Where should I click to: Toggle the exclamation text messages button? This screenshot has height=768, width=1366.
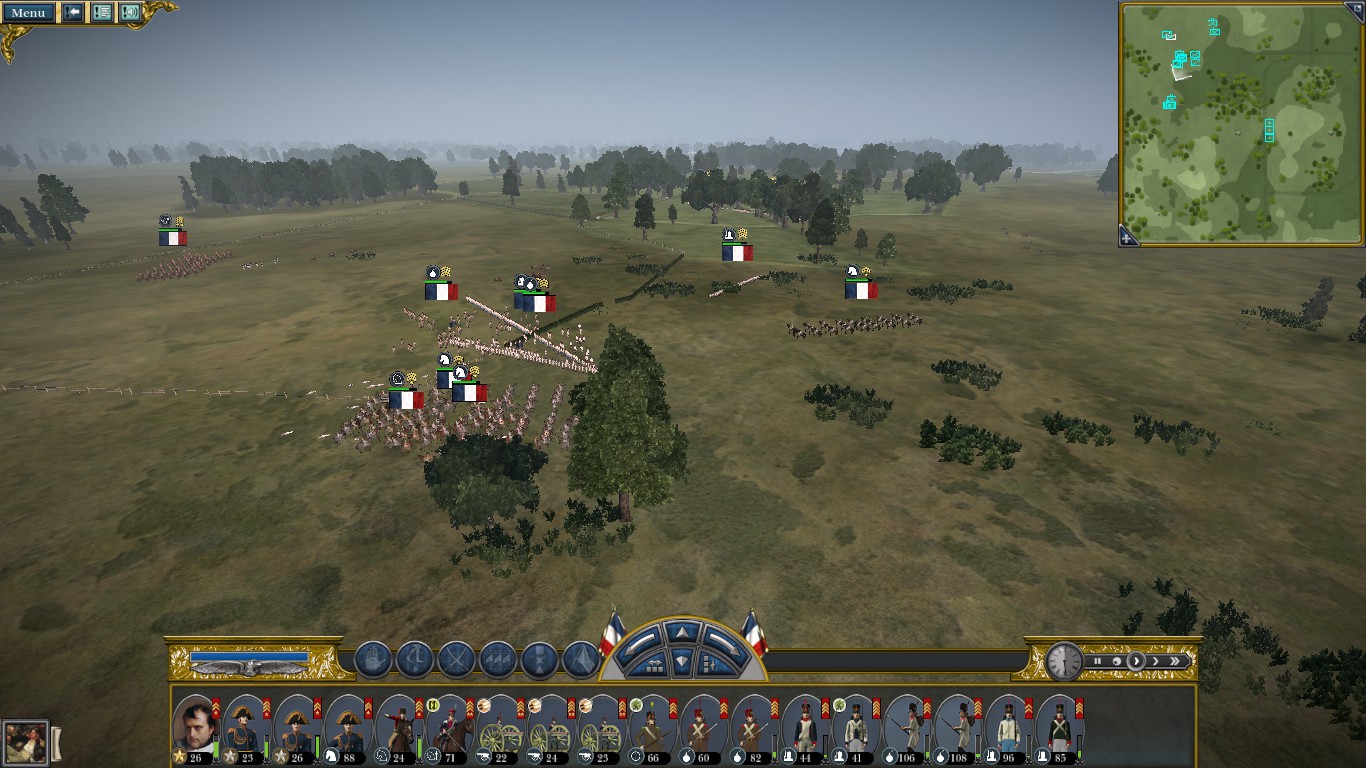click(x=102, y=13)
